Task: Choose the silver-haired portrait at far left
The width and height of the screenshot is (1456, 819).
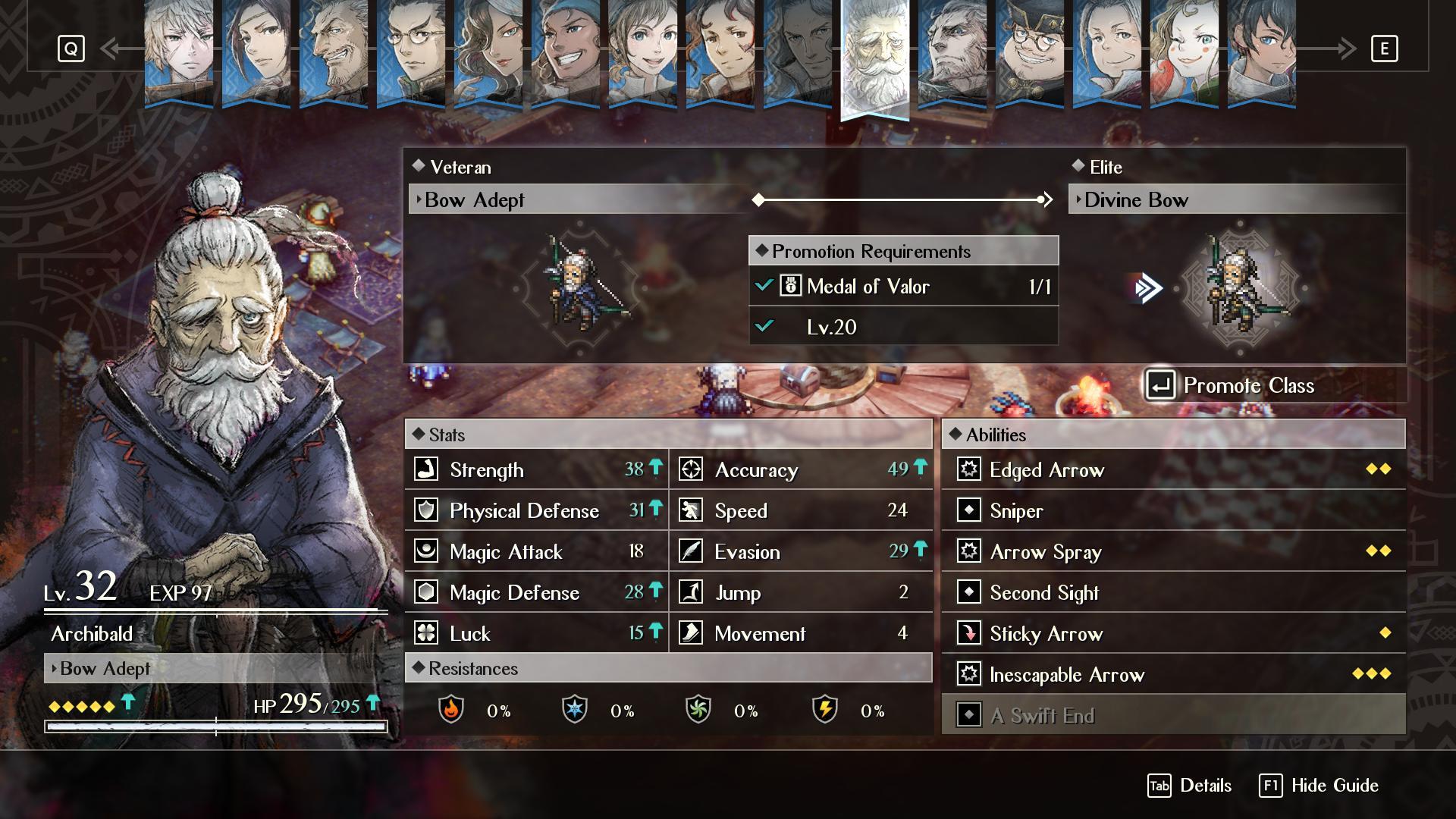Action: pos(179,52)
